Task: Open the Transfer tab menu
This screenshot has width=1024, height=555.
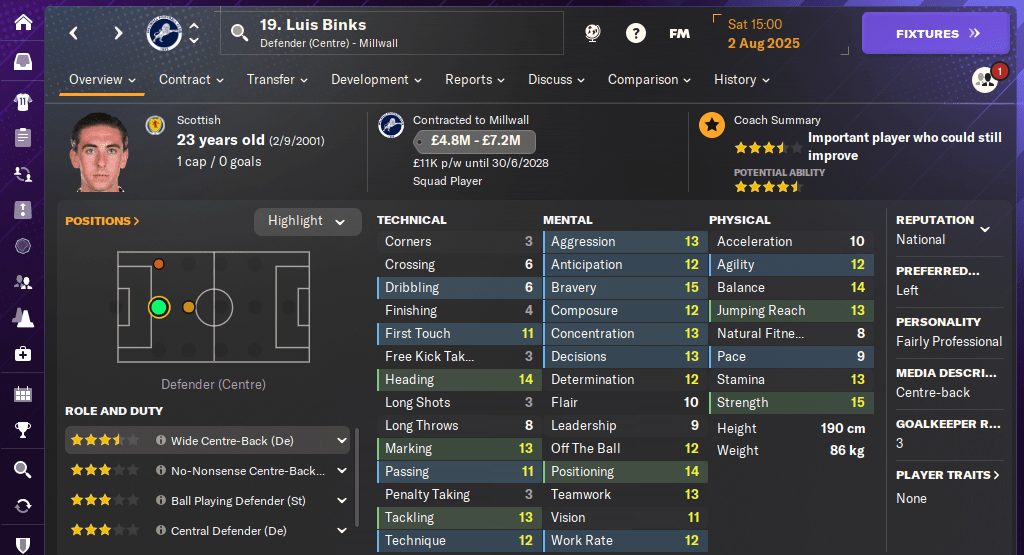Action: pyautogui.click(x=277, y=80)
